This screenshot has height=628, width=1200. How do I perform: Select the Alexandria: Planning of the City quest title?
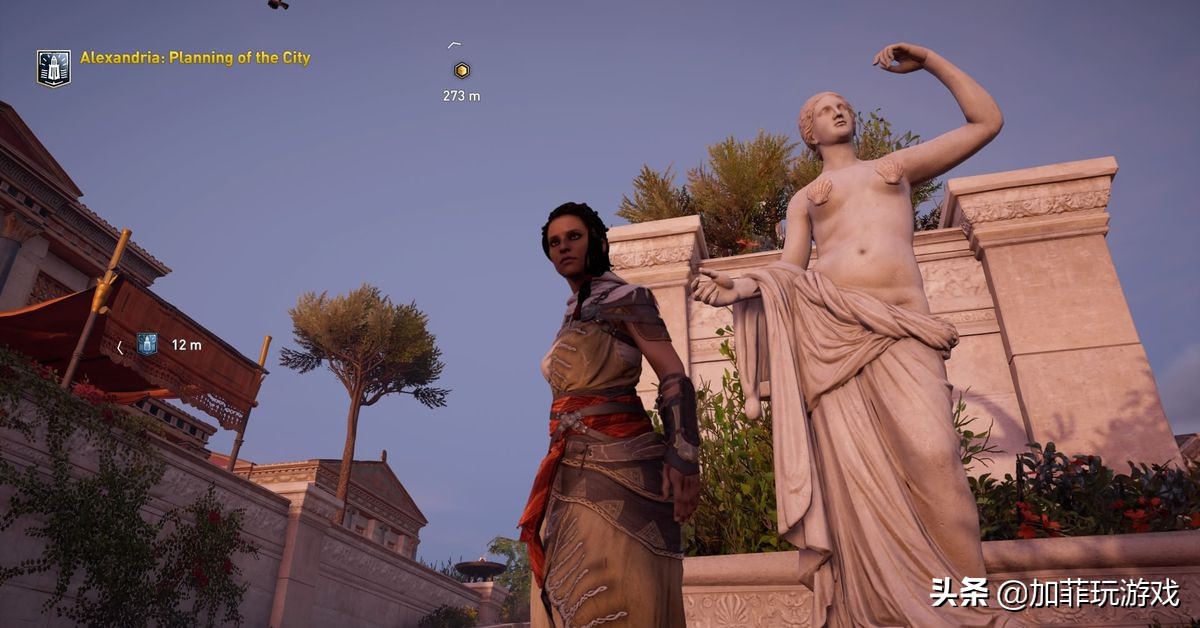pyautogui.click(x=195, y=58)
